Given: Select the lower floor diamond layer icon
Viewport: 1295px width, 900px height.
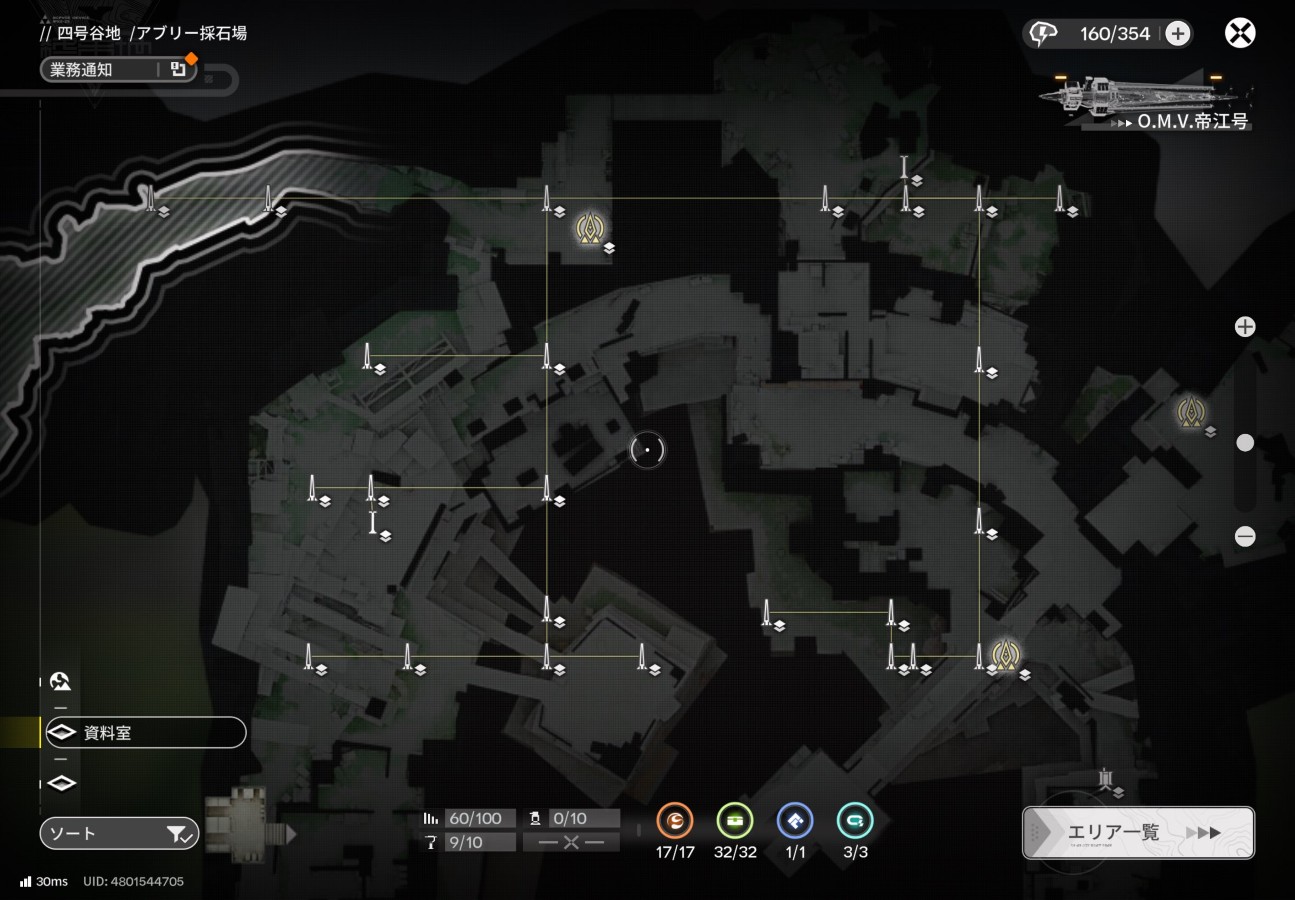Looking at the screenshot, I should pyautogui.click(x=62, y=783).
